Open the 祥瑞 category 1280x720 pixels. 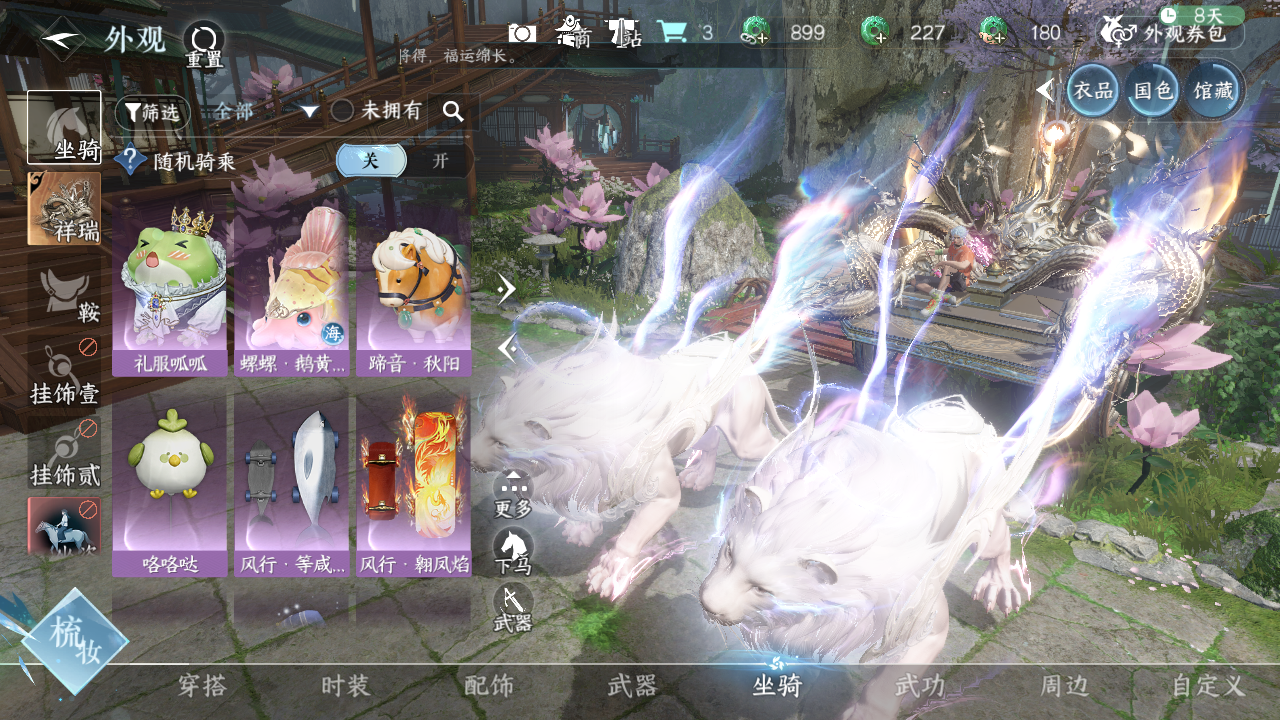click(x=64, y=208)
